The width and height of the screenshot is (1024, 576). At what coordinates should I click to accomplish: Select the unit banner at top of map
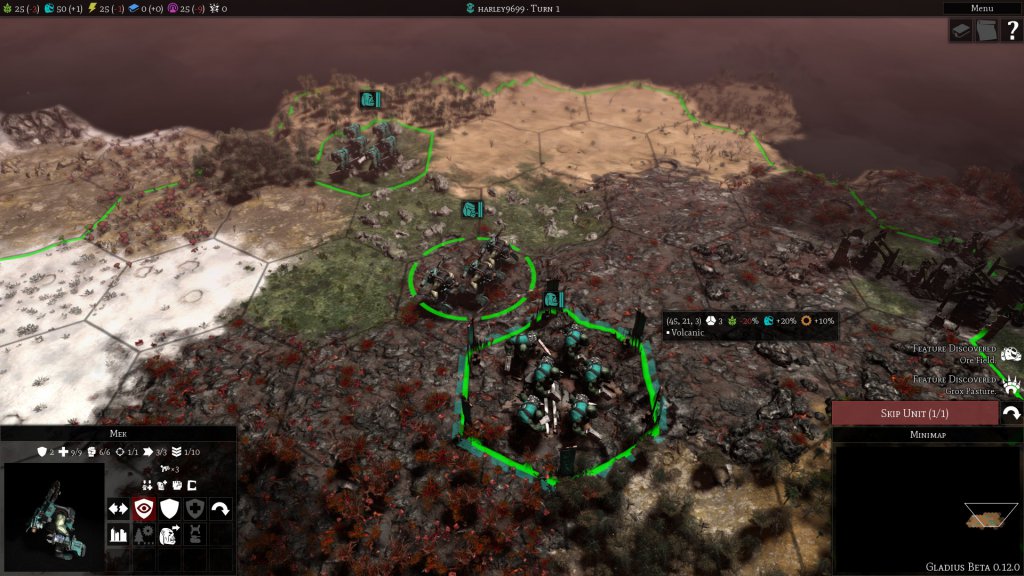tap(370, 100)
